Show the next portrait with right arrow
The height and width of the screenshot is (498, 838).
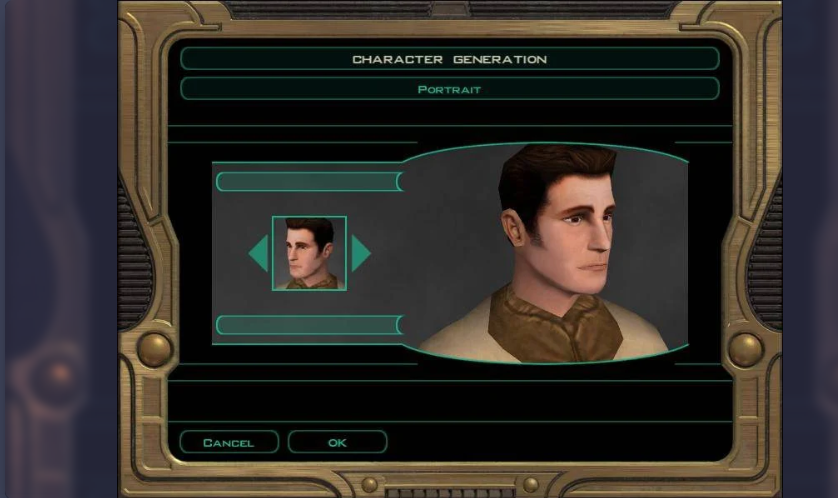tap(360, 253)
